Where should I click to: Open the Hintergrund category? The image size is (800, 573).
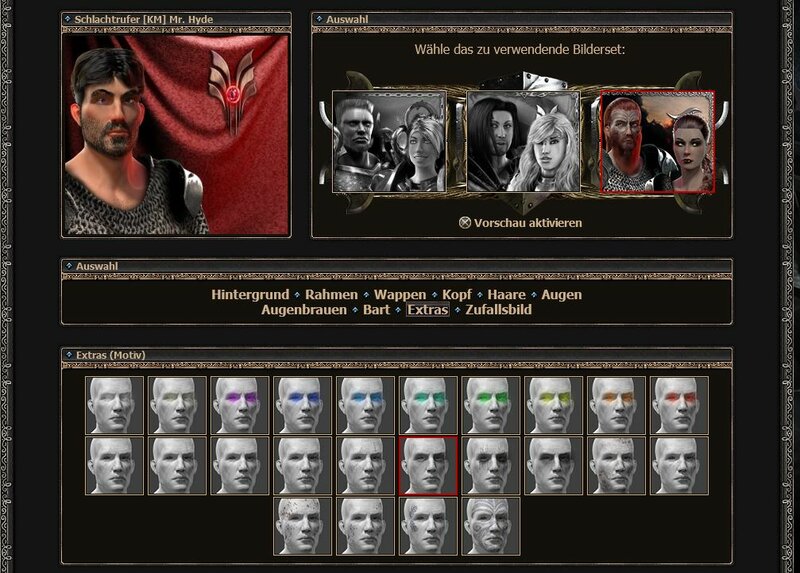coord(249,295)
